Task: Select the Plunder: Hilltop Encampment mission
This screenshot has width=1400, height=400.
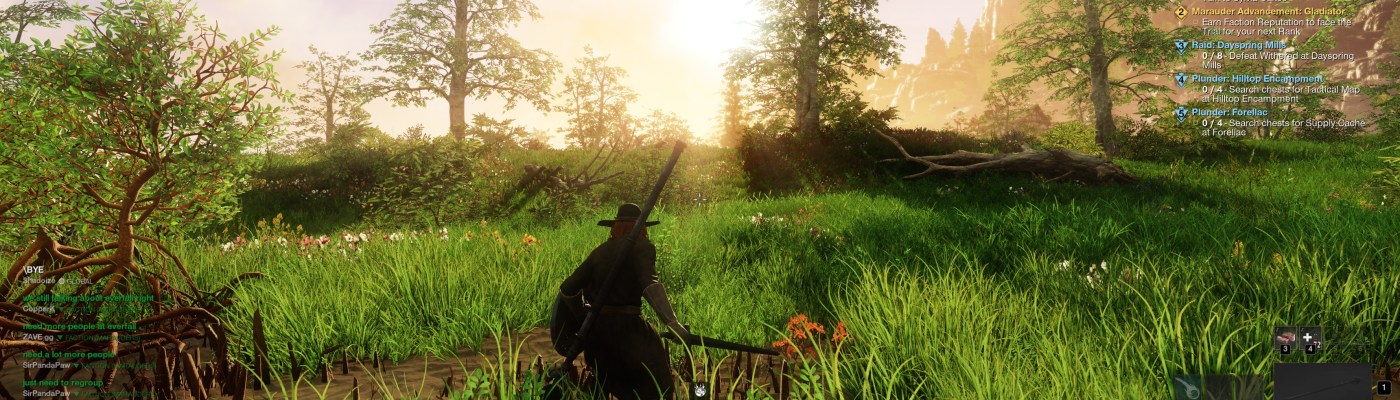Action: tap(1256, 78)
